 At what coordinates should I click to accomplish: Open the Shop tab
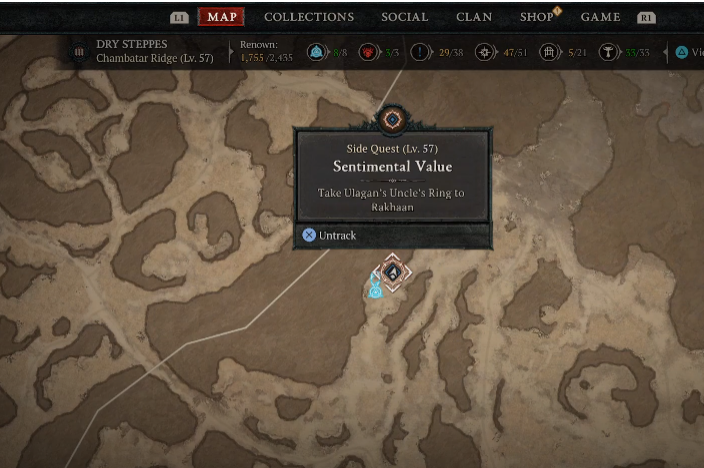click(537, 17)
